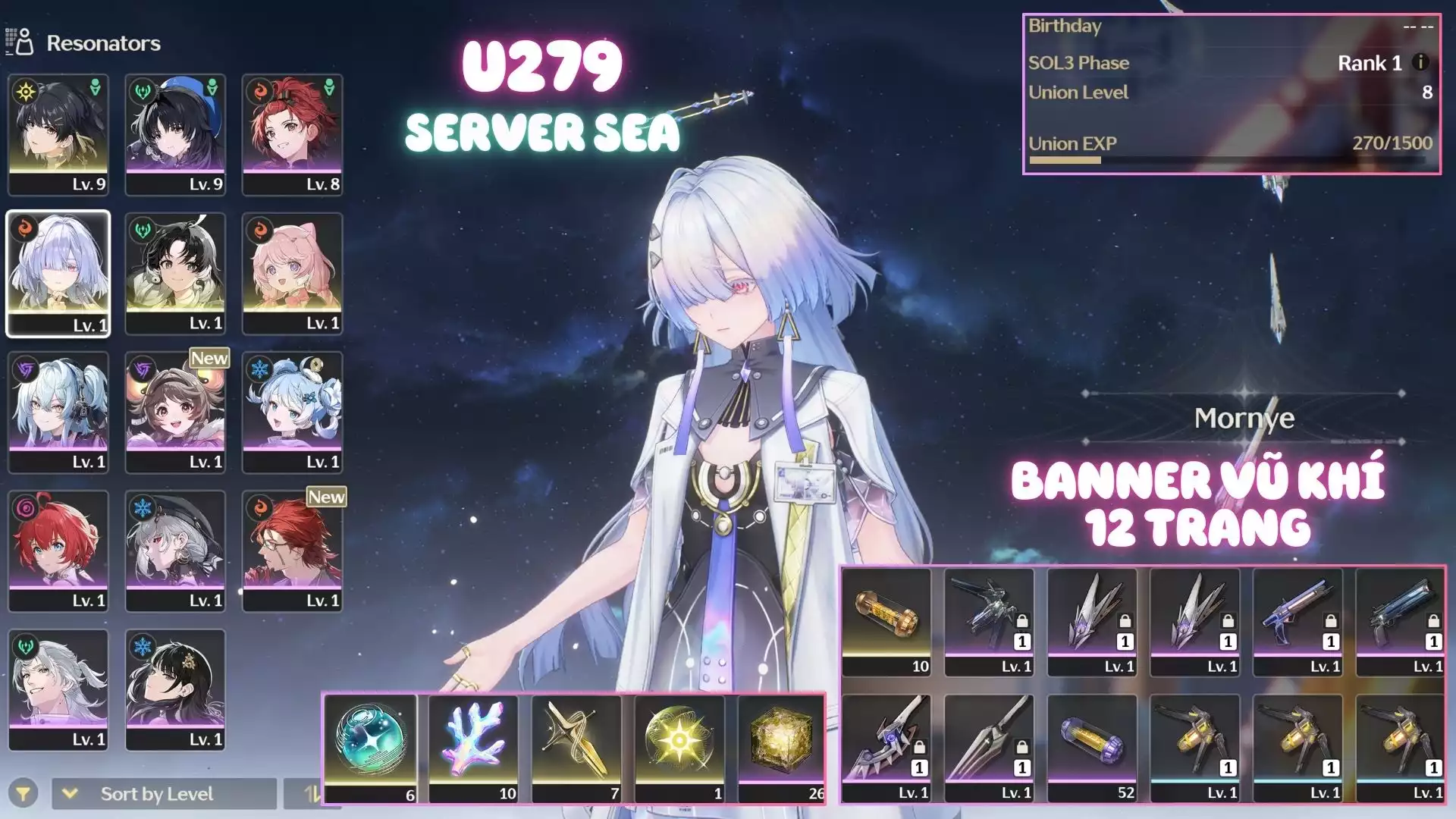Screen dimensions: 1456x819
Task: Select the blue-haired Glacio girl with hair buns
Action: pyautogui.click(x=292, y=412)
